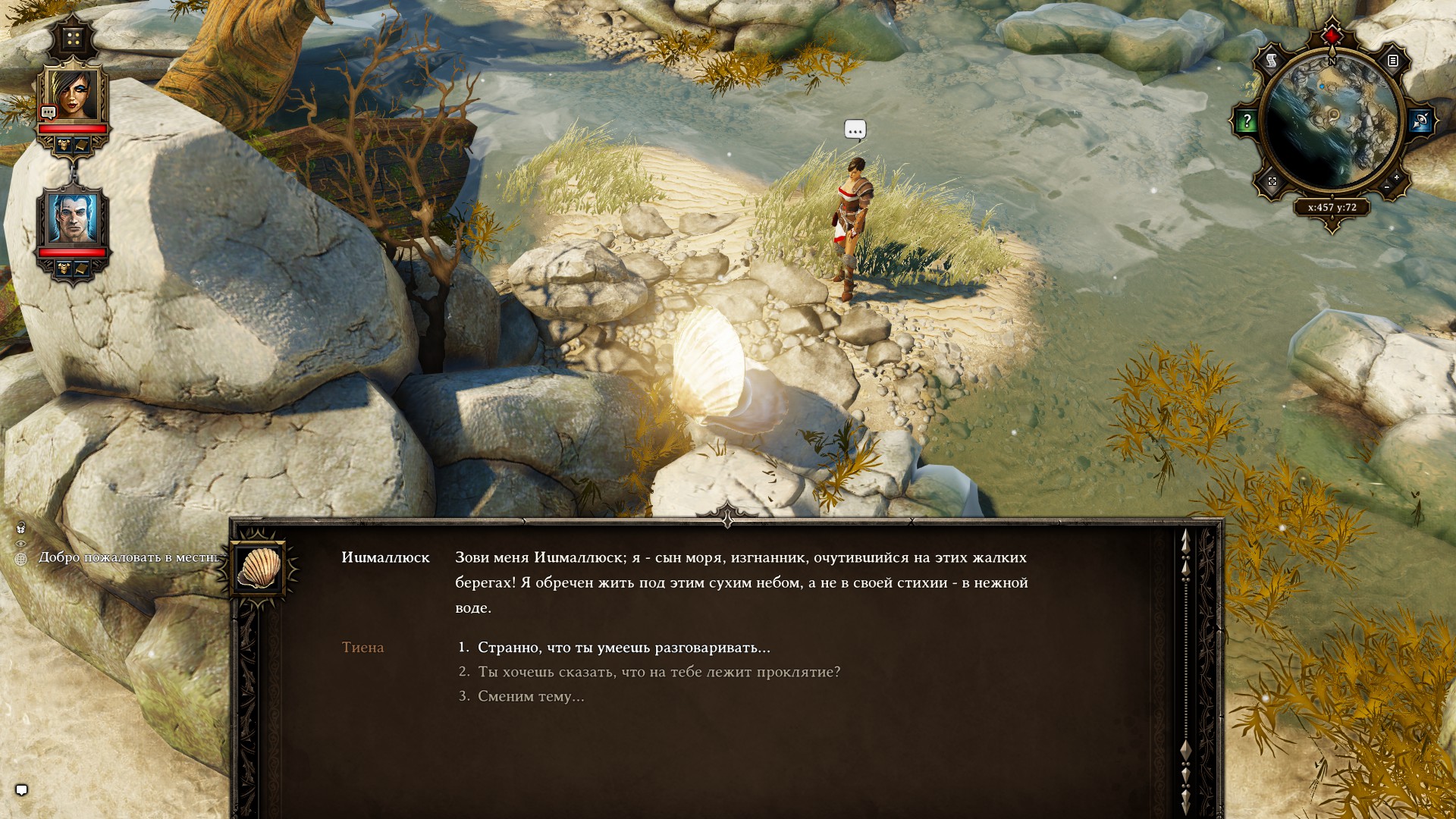Click the connection chain icon between the two portraits
The width and height of the screenshot is (1456, 819).
[x=74, y=171]
